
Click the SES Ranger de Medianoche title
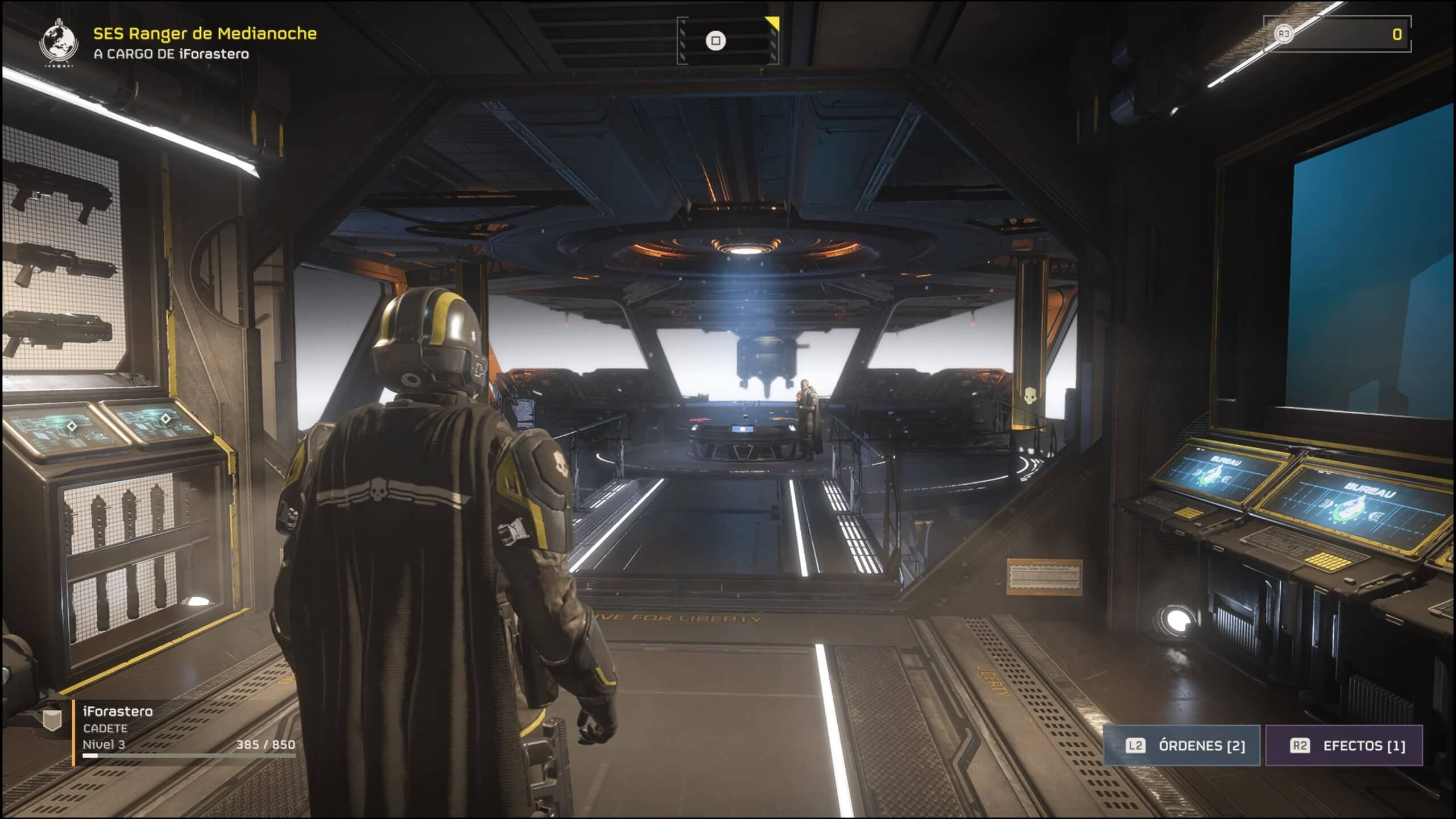click(205, 34)
